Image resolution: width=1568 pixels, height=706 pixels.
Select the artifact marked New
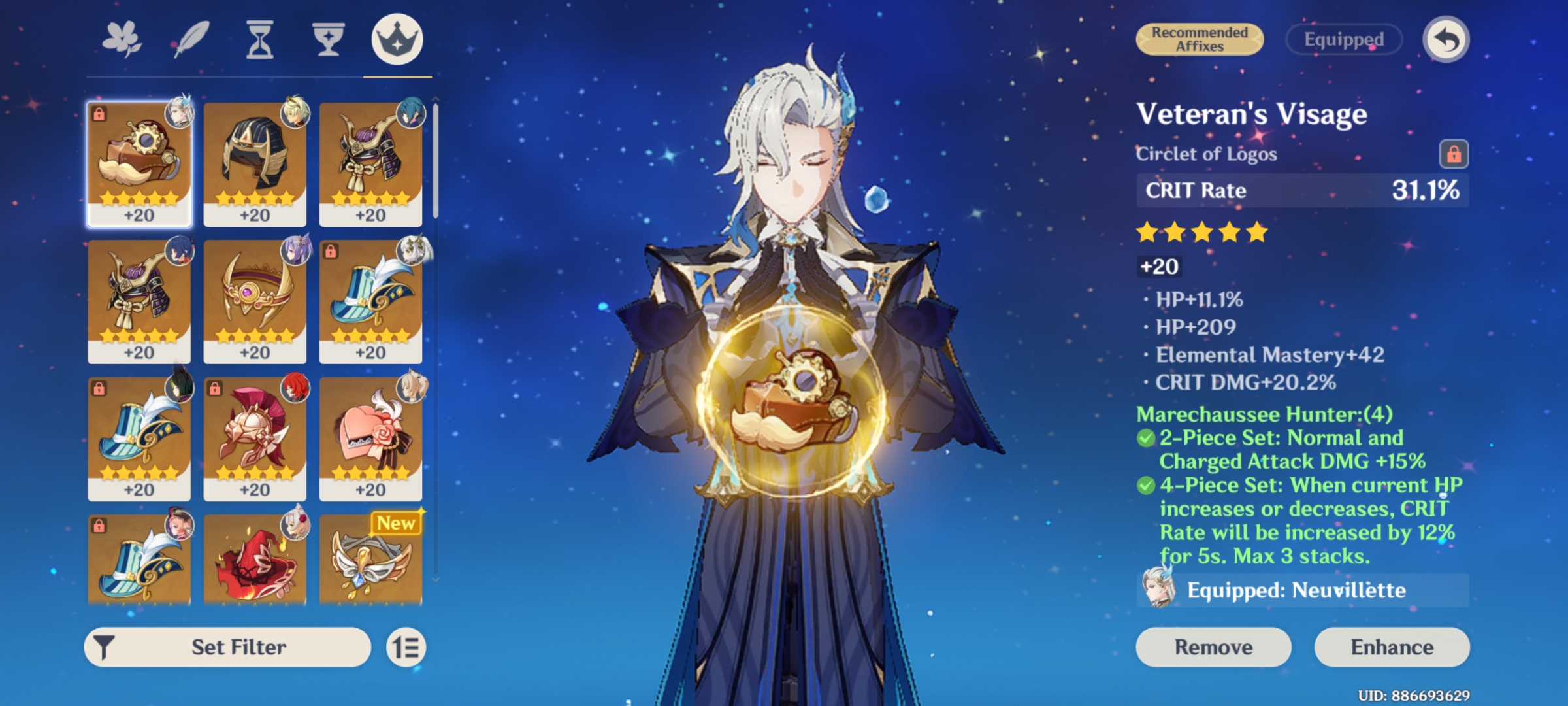pos(370,562)
